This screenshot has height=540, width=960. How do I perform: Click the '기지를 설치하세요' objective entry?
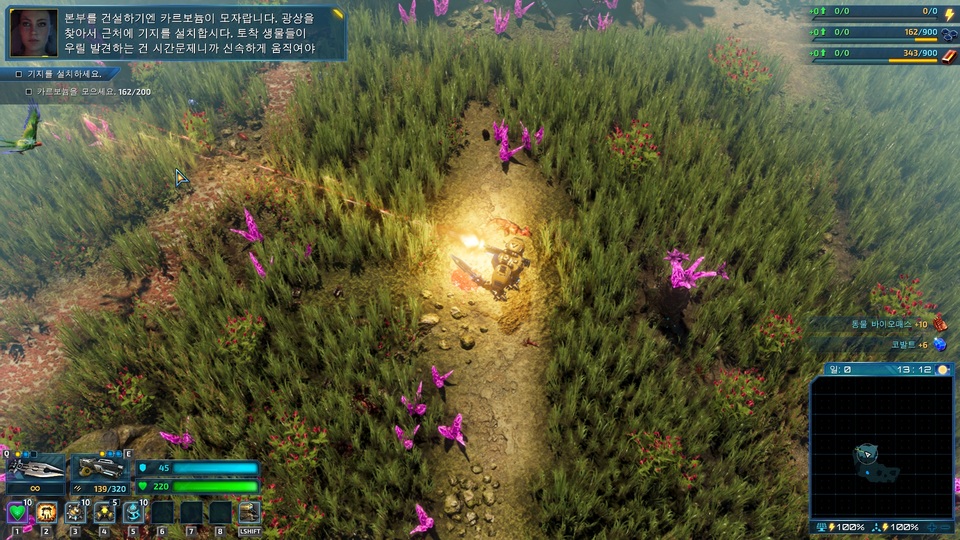(63, 74)
